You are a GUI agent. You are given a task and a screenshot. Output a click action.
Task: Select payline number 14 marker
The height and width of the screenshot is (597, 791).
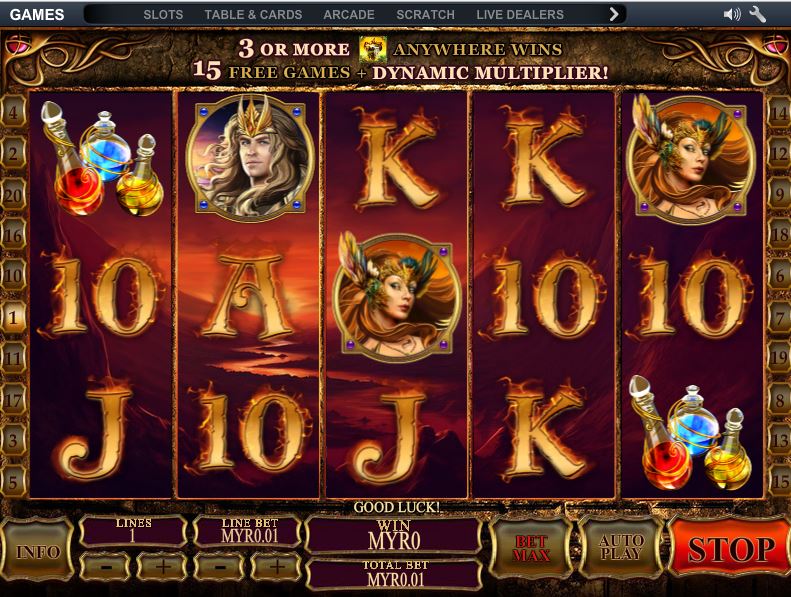pos(778,112)
